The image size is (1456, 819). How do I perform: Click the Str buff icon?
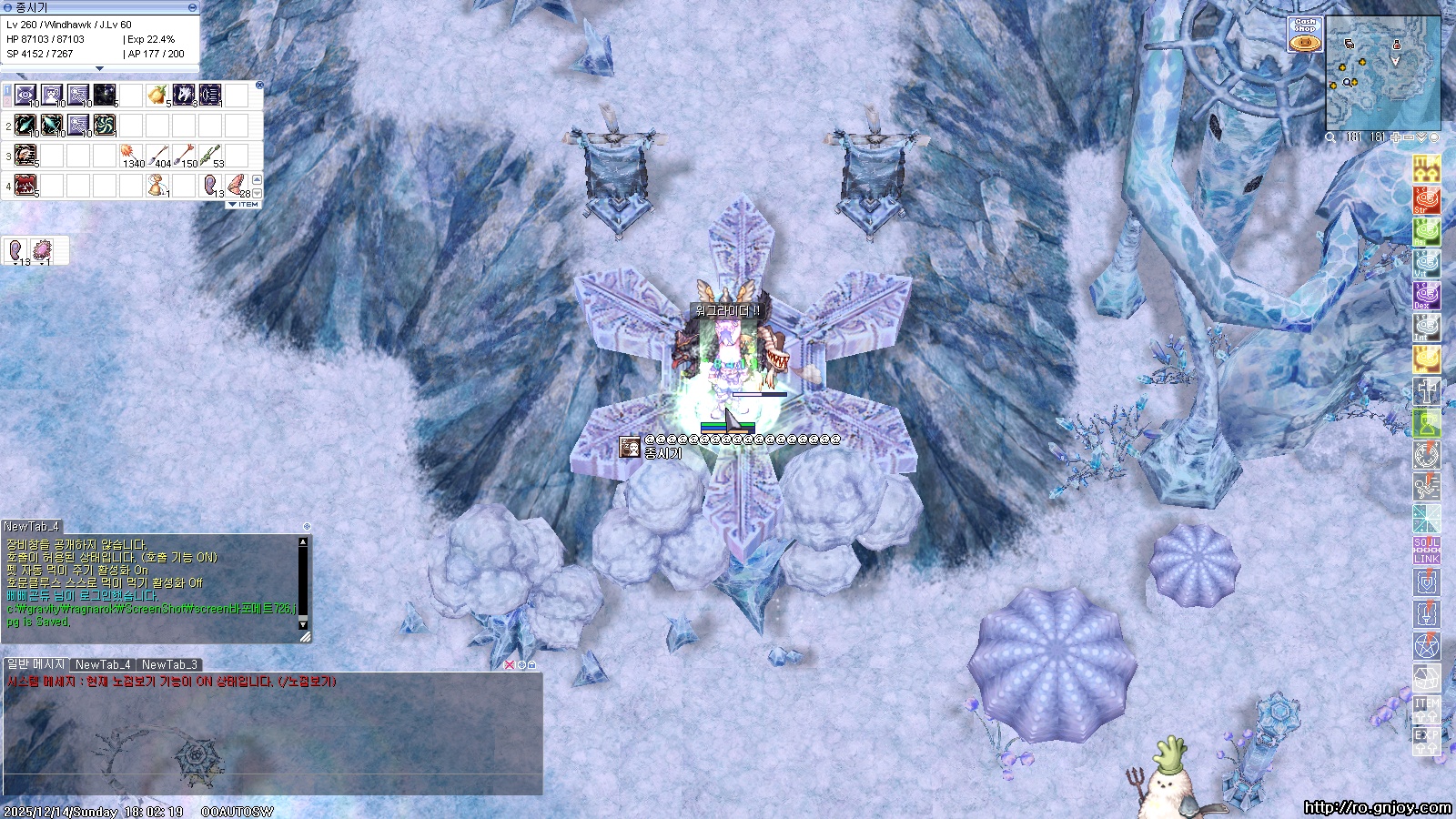coord(1426,199)
